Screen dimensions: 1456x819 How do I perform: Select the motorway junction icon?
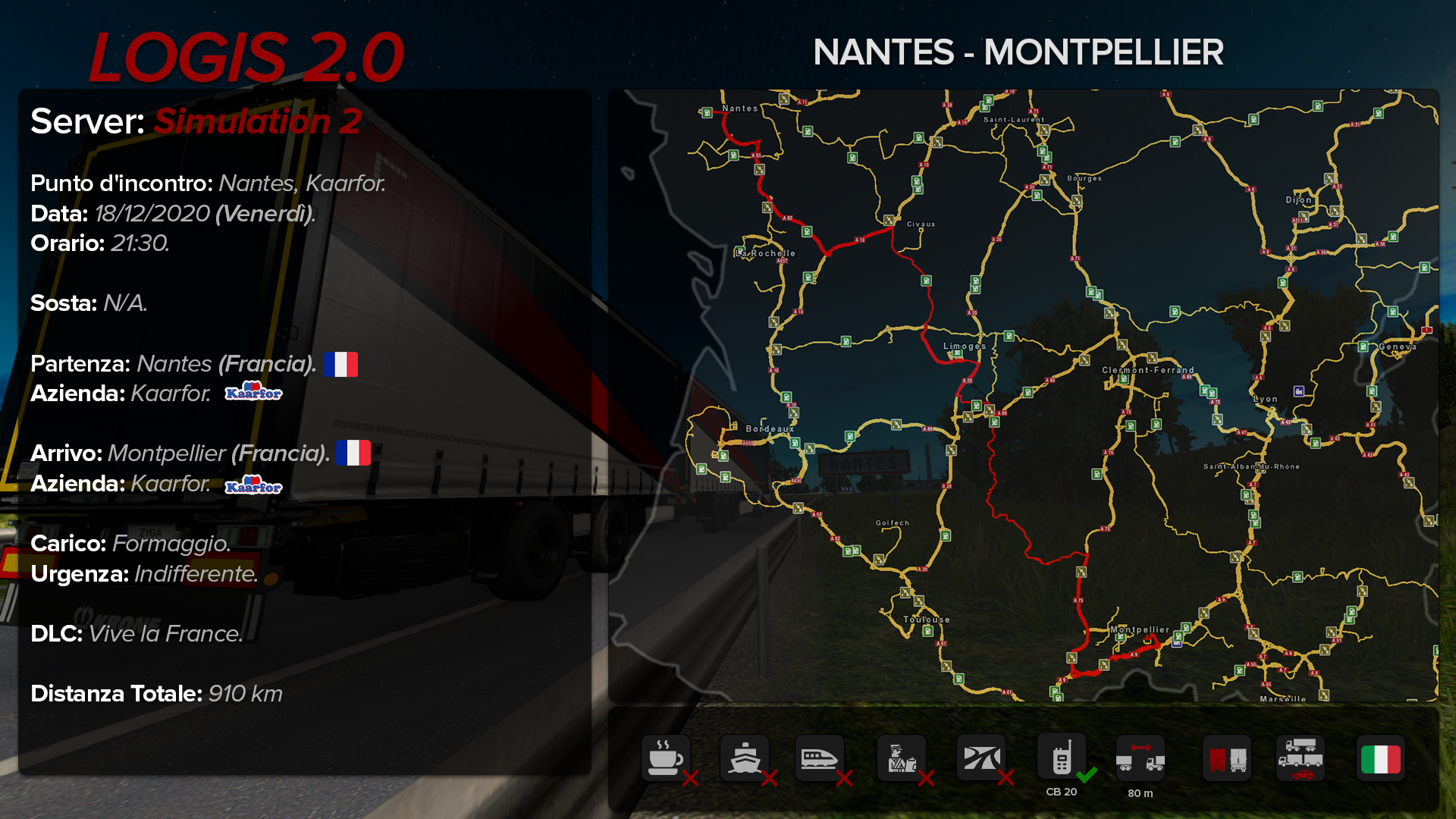coord(981,758)
